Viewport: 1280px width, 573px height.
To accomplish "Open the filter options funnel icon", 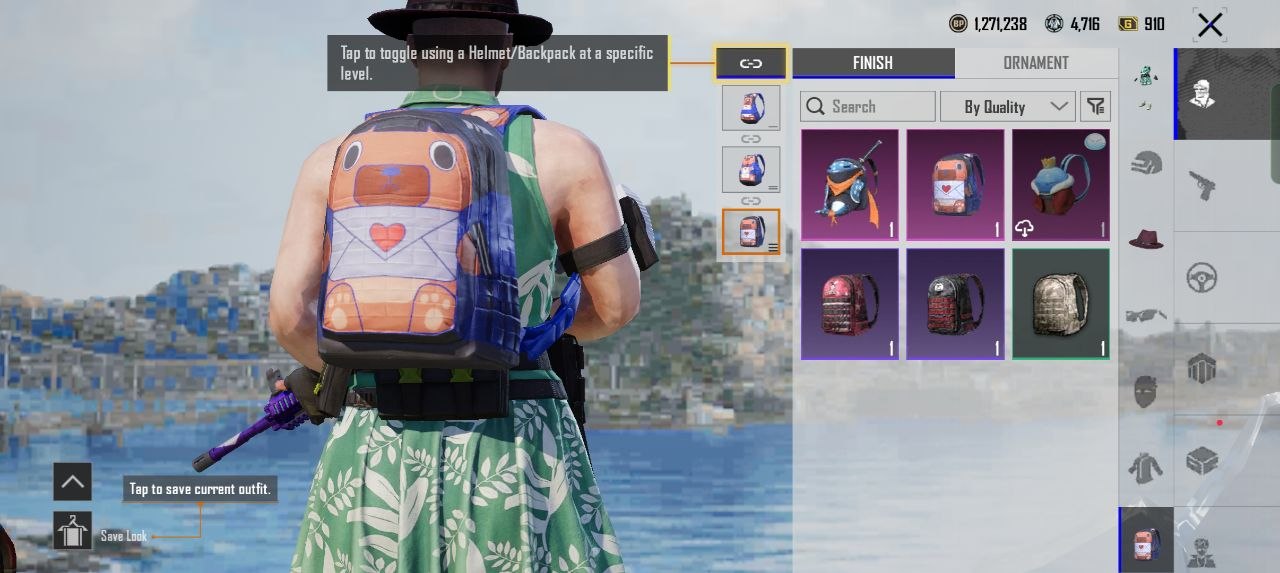I will pos(1096,106).
